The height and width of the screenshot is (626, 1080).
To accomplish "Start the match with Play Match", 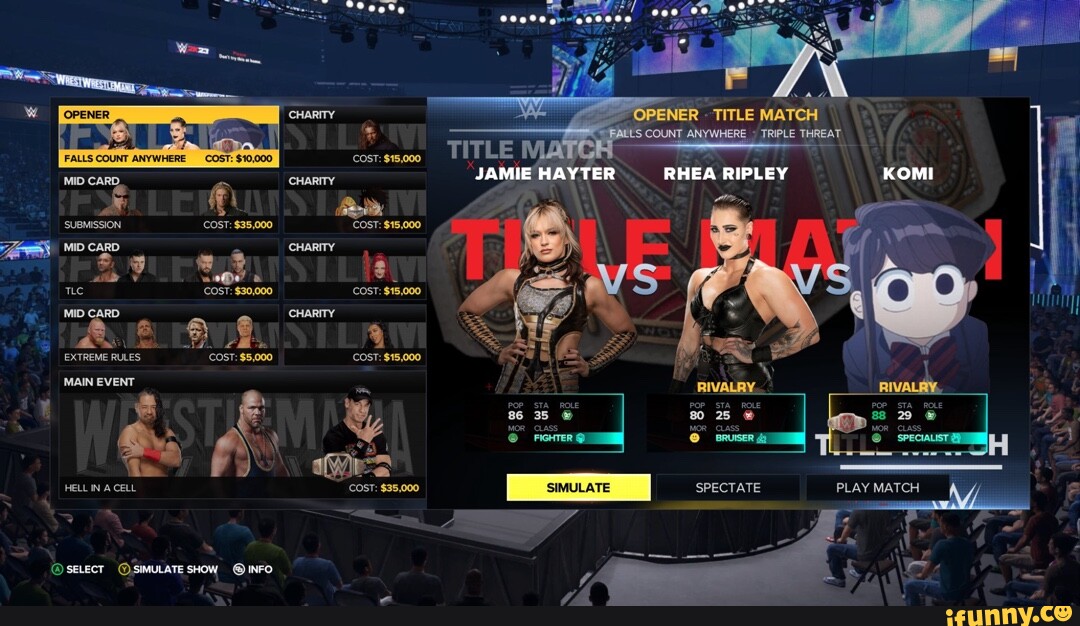I will pos(877,487).
